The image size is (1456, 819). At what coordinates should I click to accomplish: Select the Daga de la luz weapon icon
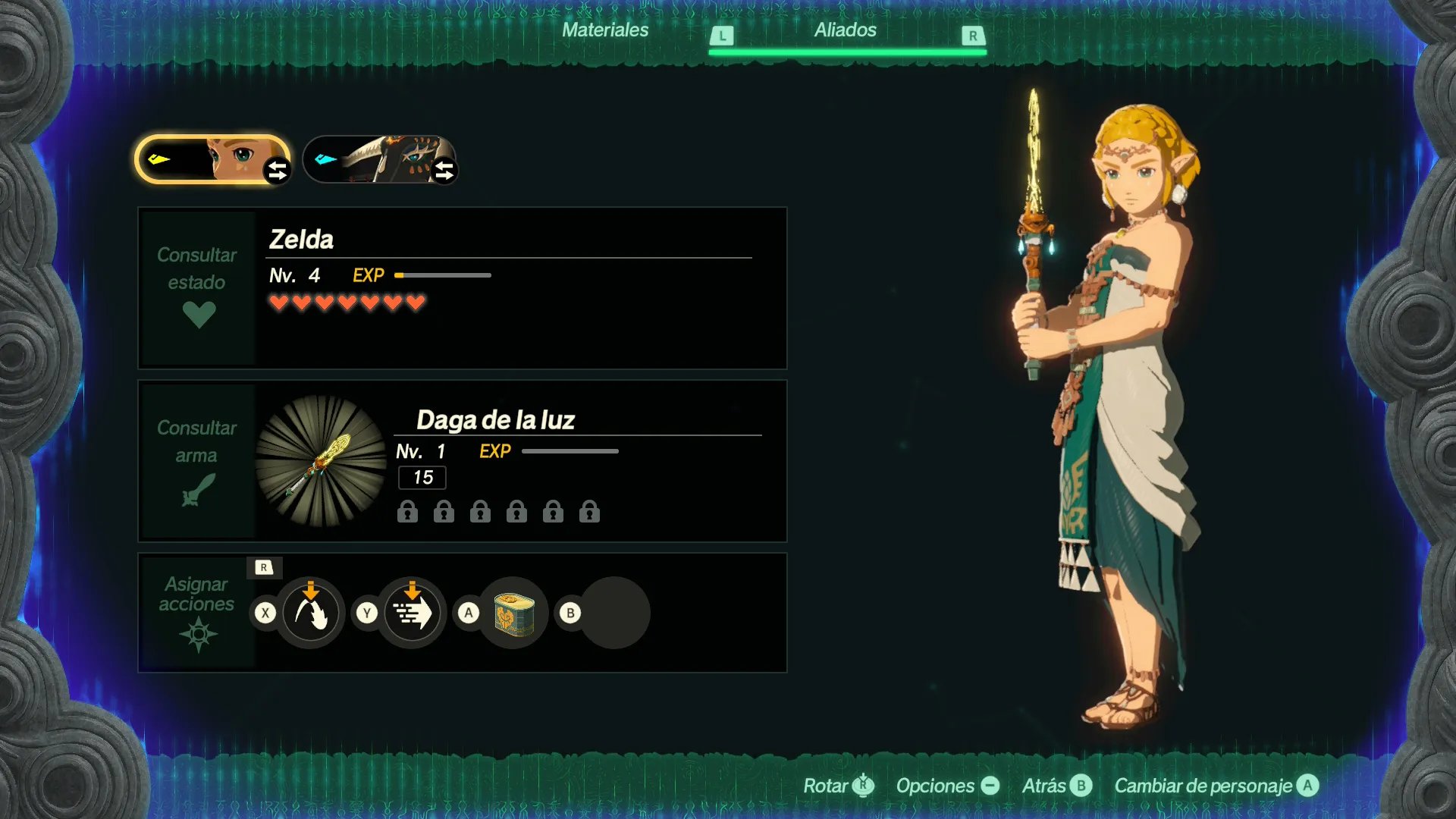[x=321, y=461]
